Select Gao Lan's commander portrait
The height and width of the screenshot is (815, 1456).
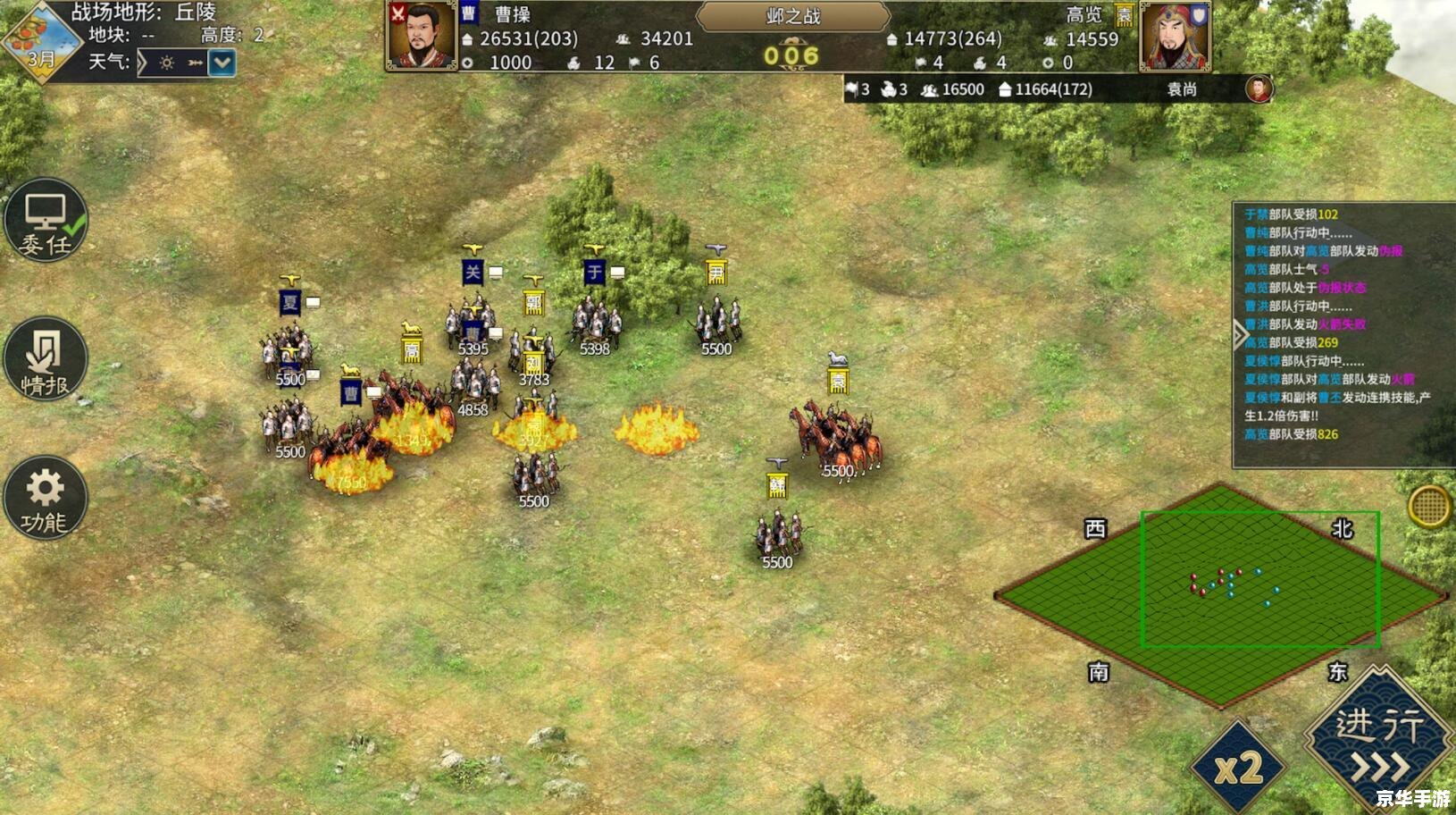(1175, 37)
